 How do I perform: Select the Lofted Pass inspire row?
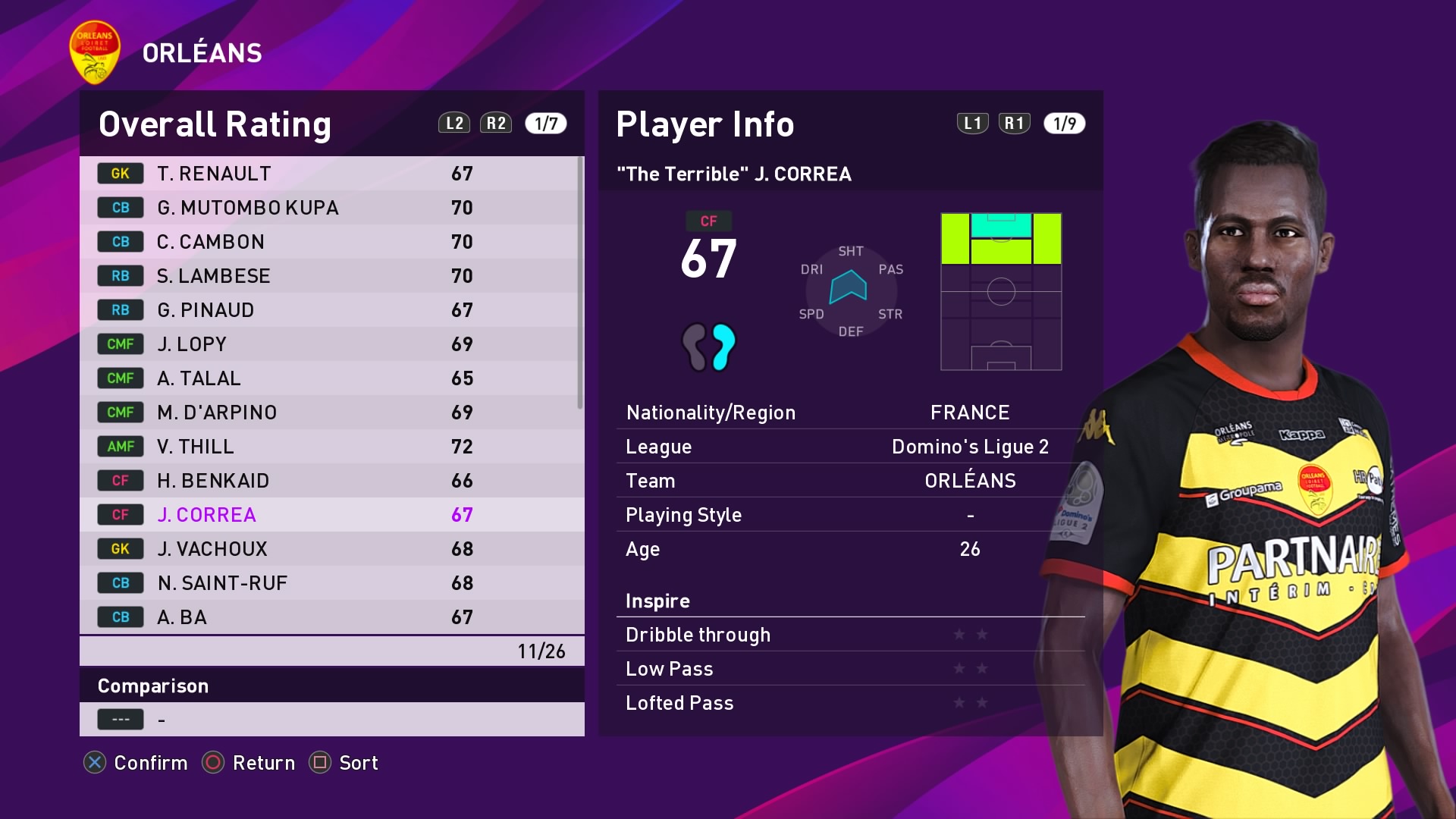point(850,703)
